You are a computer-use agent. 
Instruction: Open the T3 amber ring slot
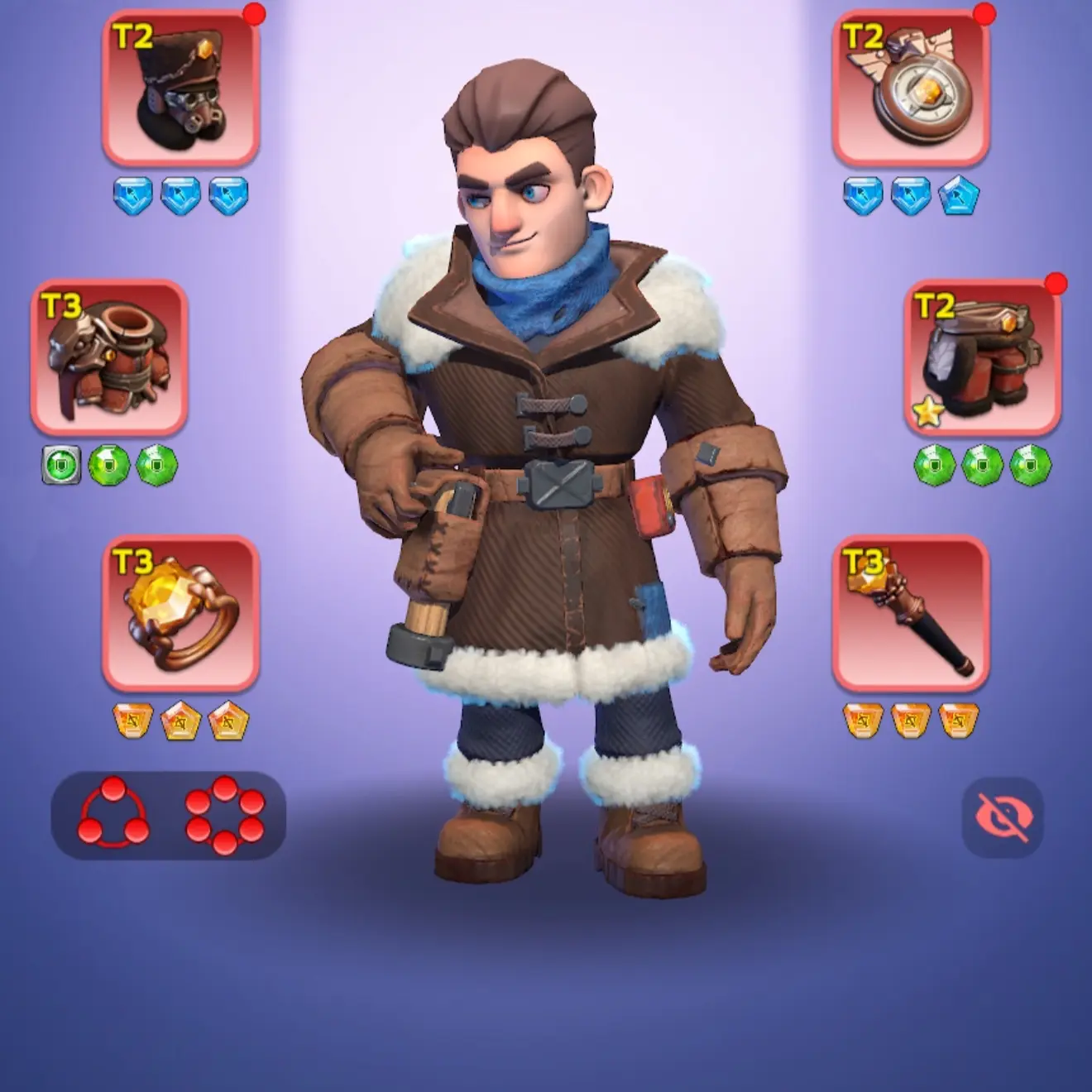181,613
